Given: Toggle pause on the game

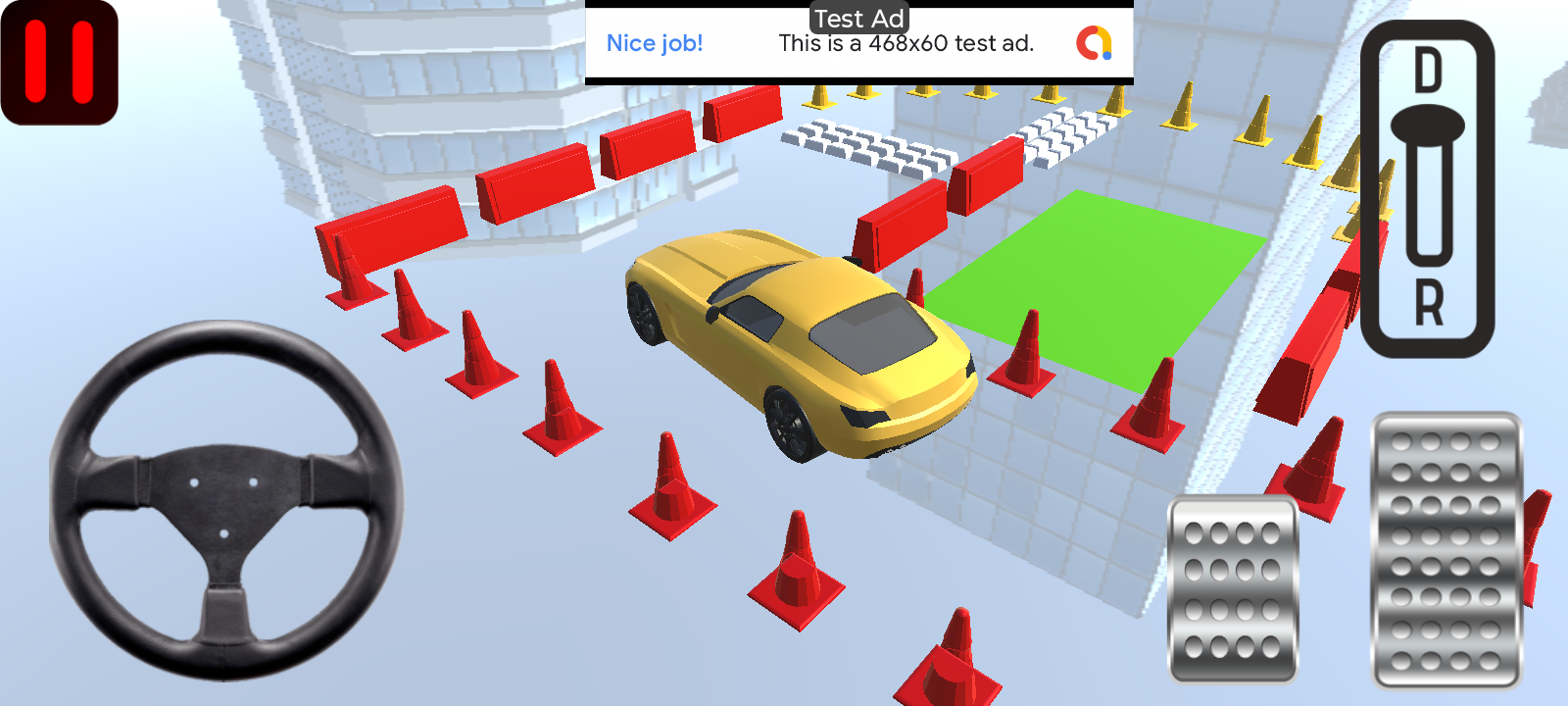Looking at the screenshot, I should pyautogui.click(x=59, y=59).
